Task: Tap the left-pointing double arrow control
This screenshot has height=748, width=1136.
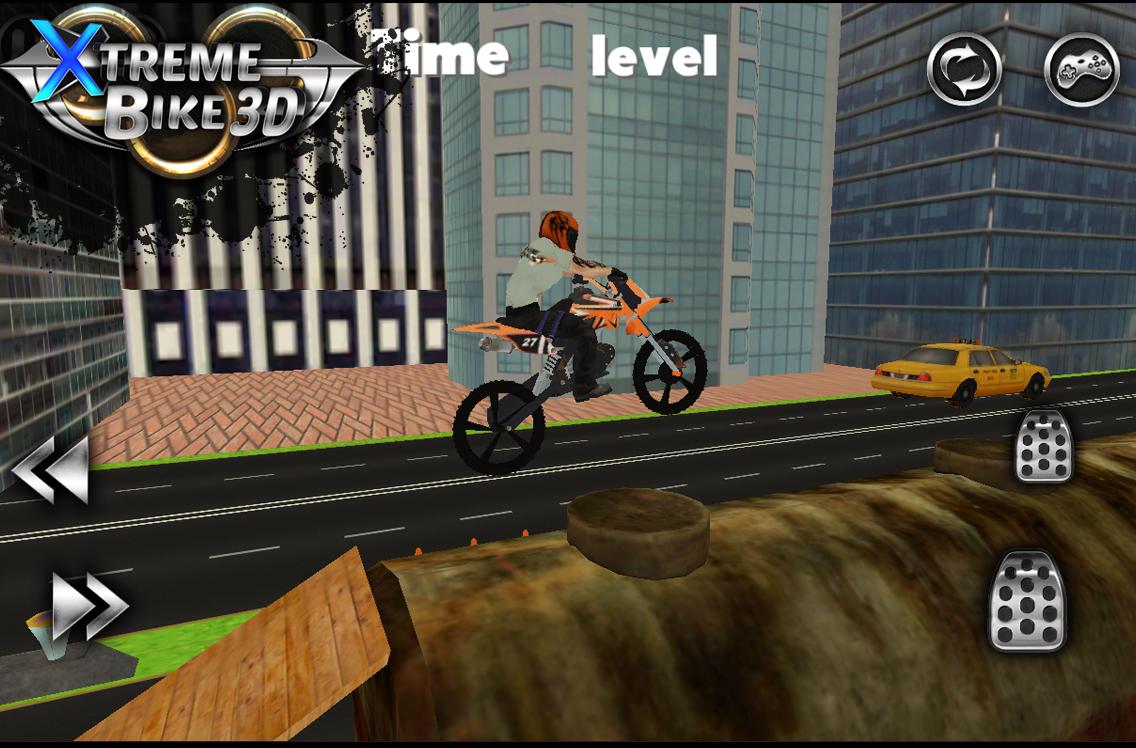Action: coord(51,470)
